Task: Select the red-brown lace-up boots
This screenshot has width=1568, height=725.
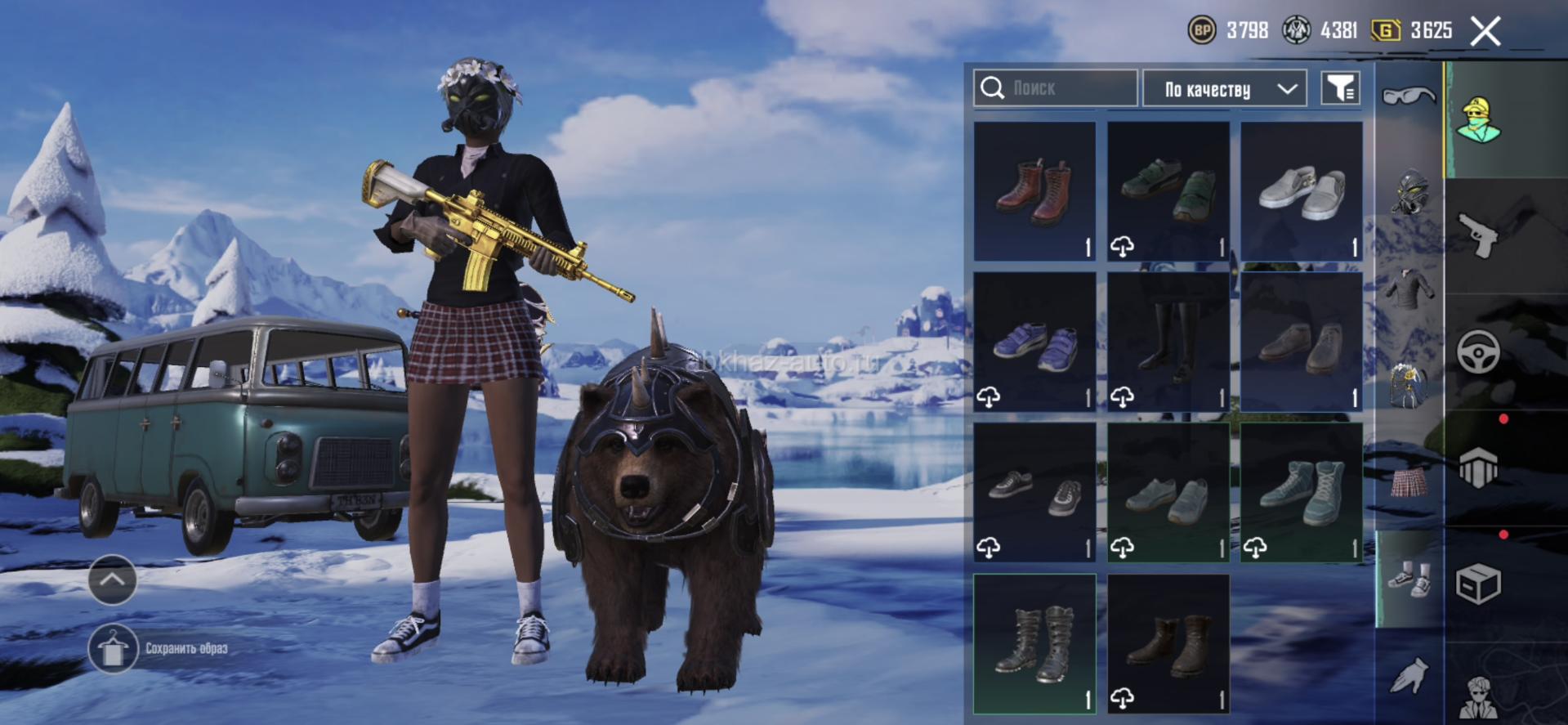Action: (x=1034, y=191)
